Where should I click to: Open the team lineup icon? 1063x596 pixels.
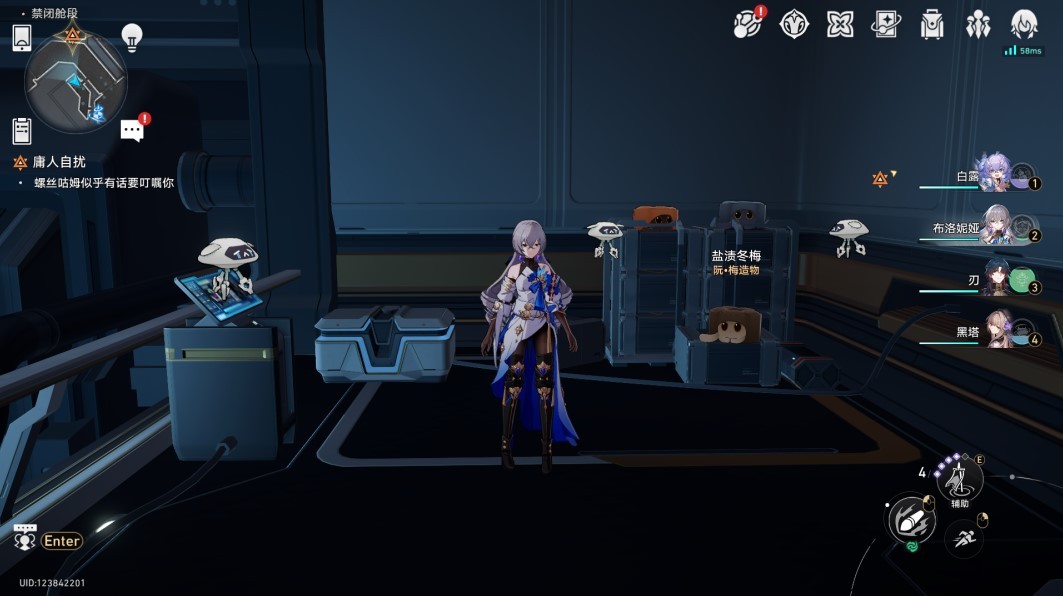(978, 24)
